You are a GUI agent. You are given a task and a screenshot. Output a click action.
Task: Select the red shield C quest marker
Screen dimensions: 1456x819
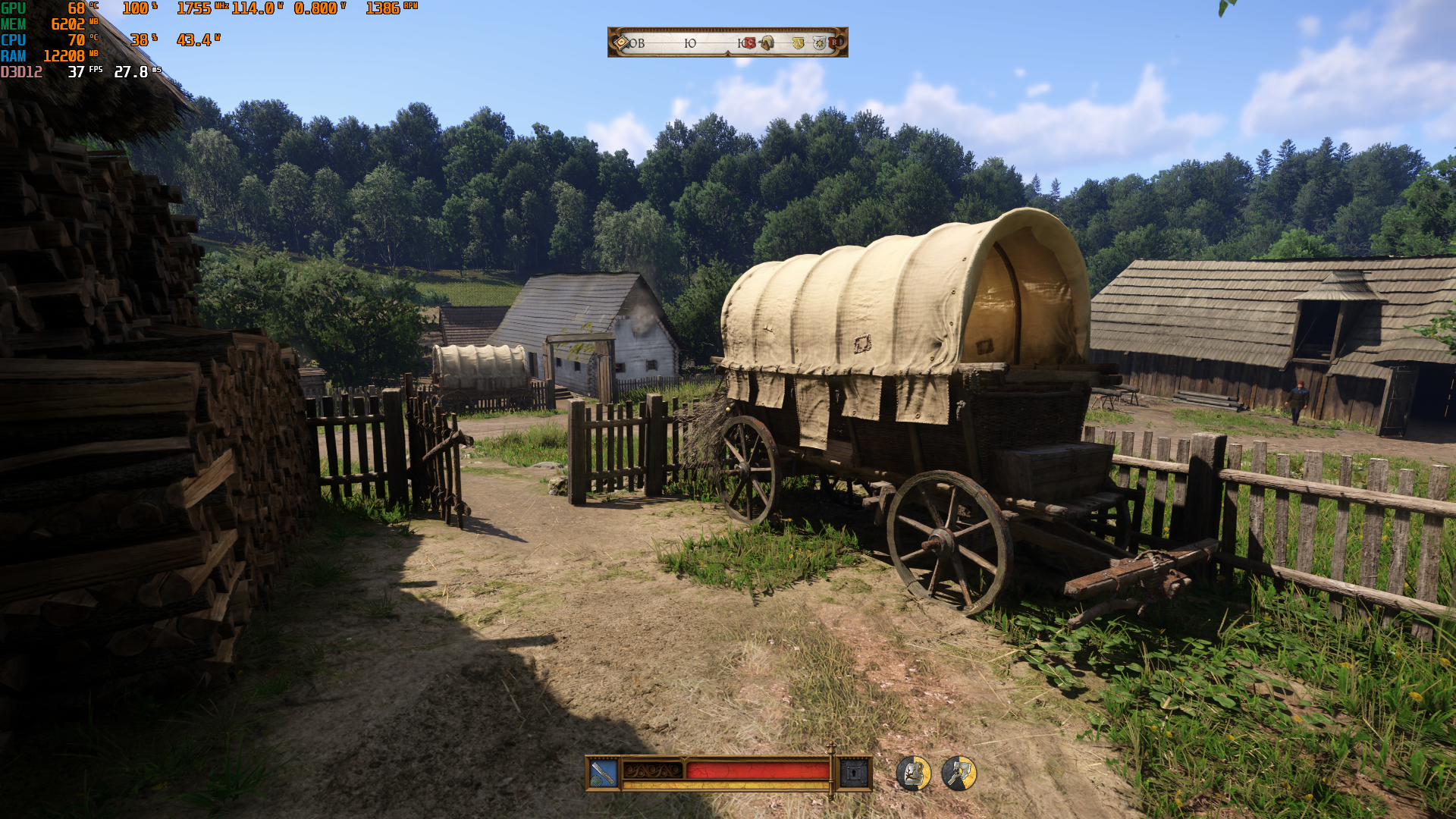749,43
